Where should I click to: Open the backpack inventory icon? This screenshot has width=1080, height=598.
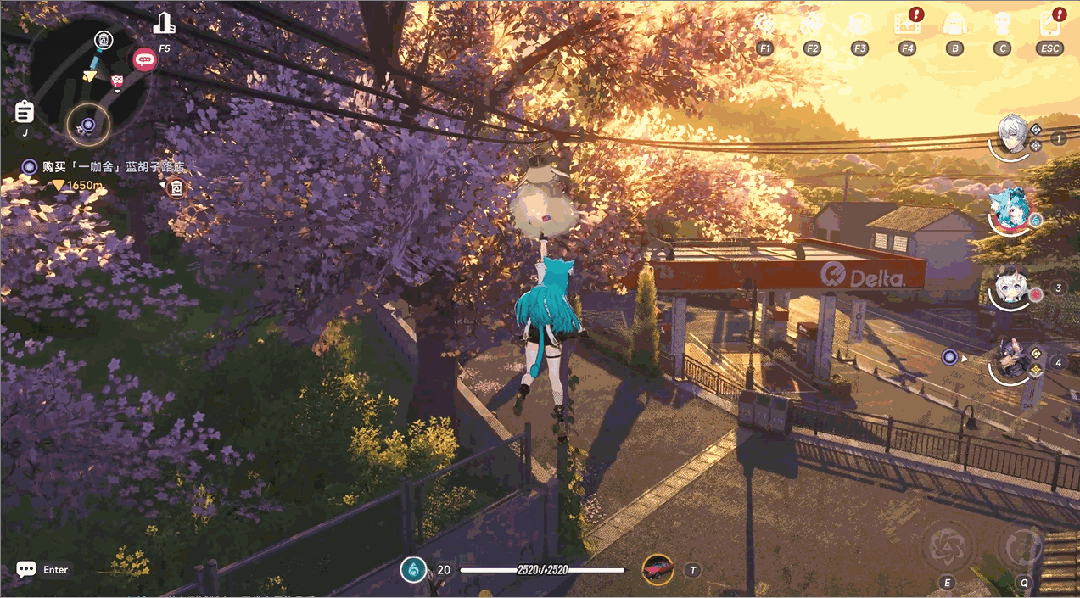click(x=955, y=23)
